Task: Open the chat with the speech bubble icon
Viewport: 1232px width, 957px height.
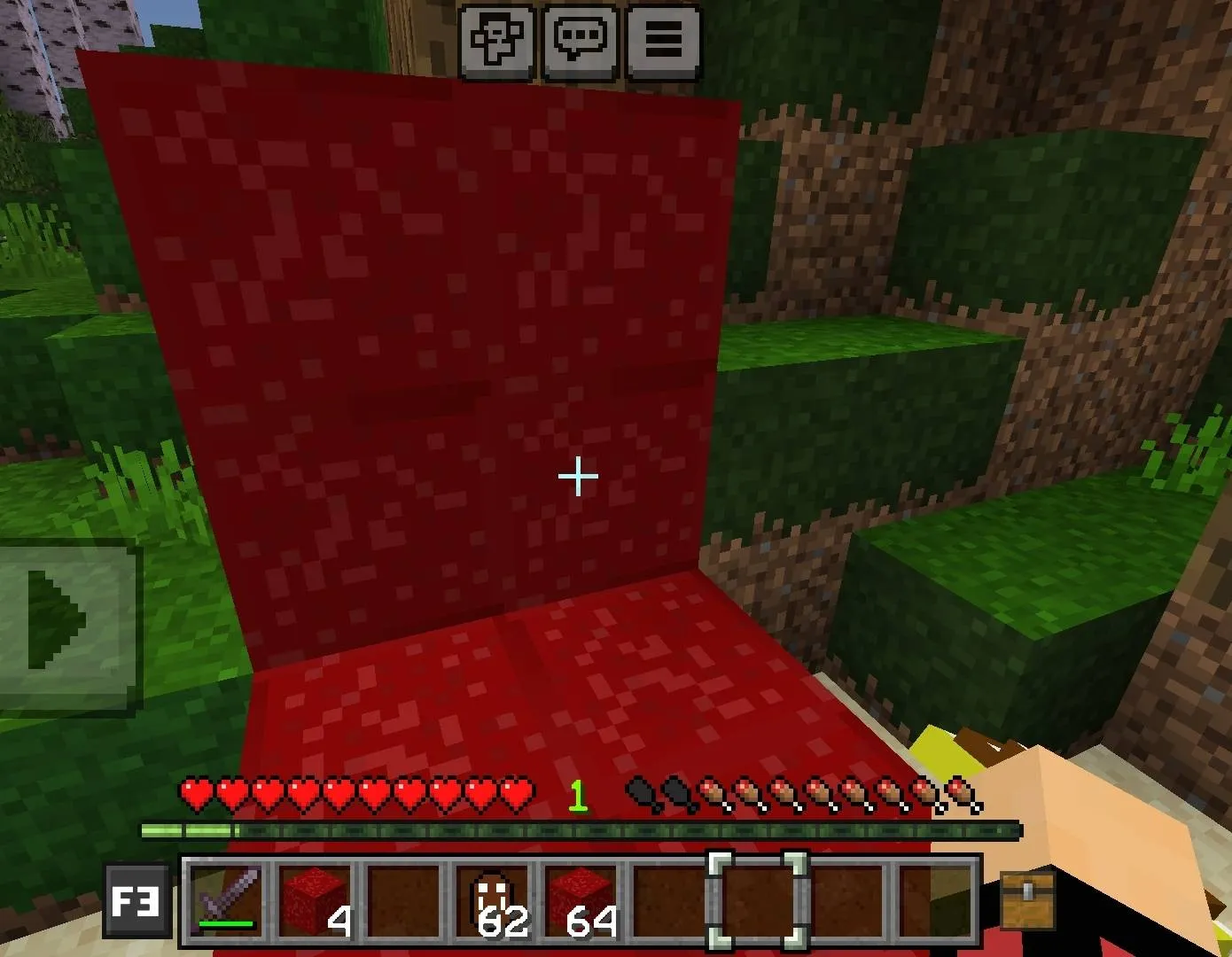Action: (x=581, y=38)
